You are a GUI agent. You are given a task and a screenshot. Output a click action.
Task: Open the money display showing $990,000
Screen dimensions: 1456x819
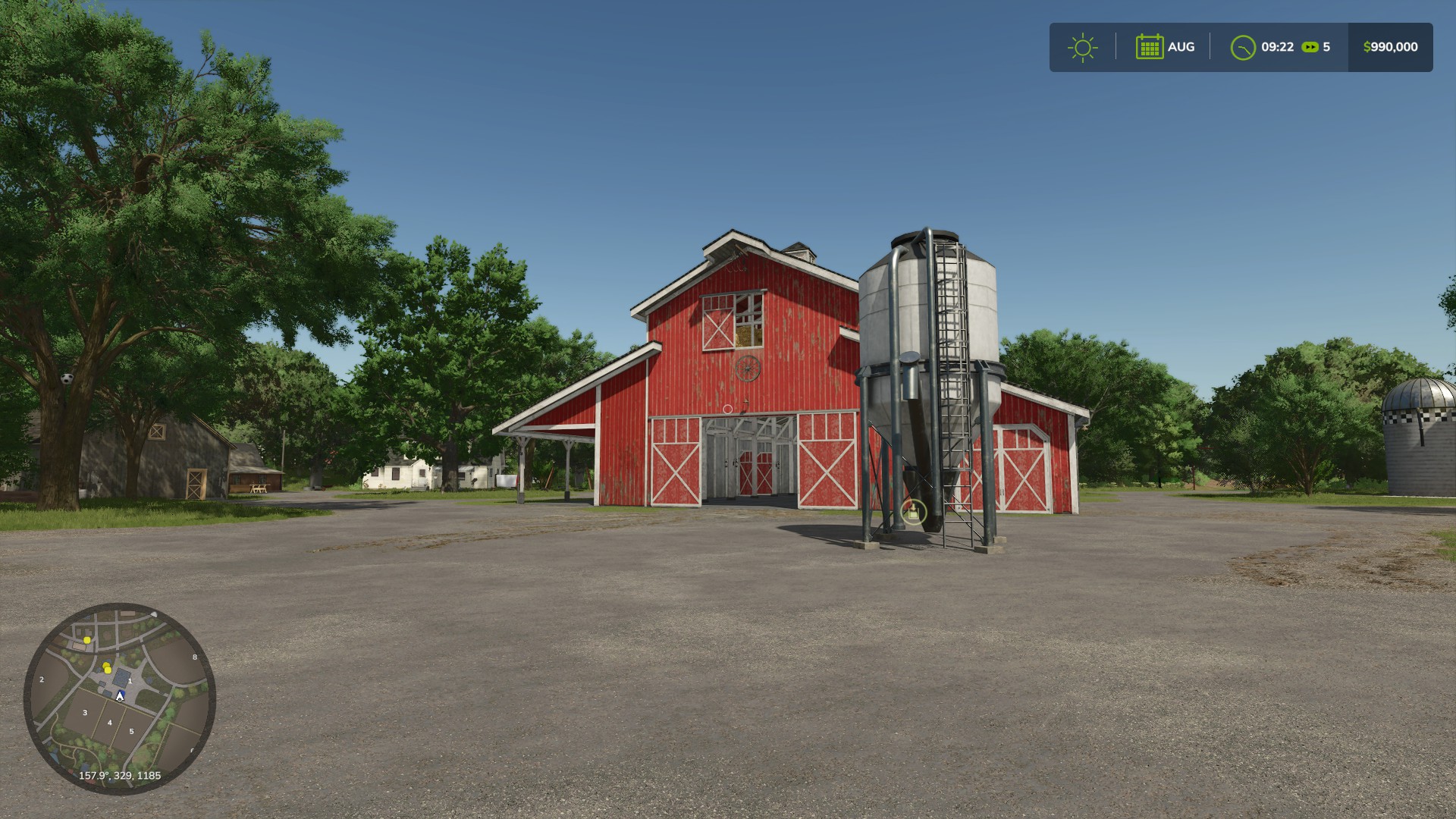1389,46
